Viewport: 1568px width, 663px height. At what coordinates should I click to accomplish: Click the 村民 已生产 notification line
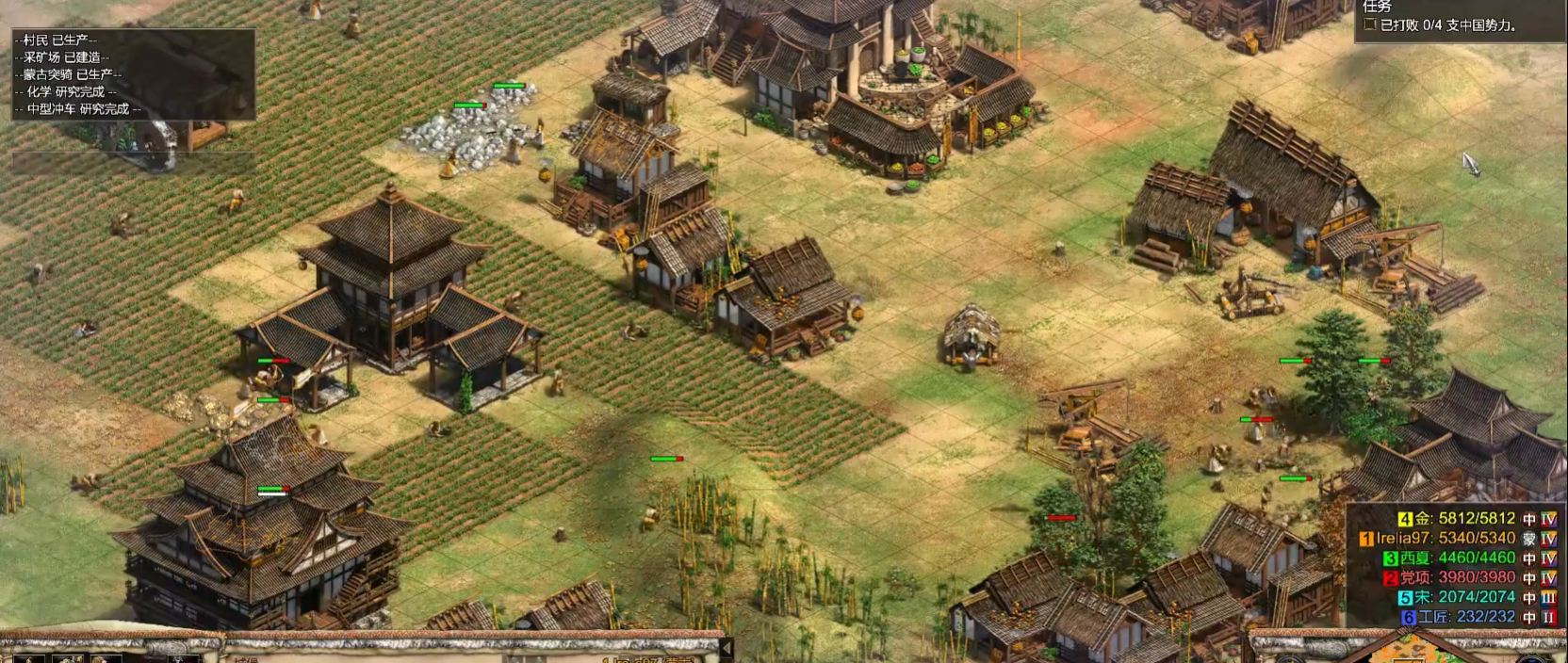(57, 40)
